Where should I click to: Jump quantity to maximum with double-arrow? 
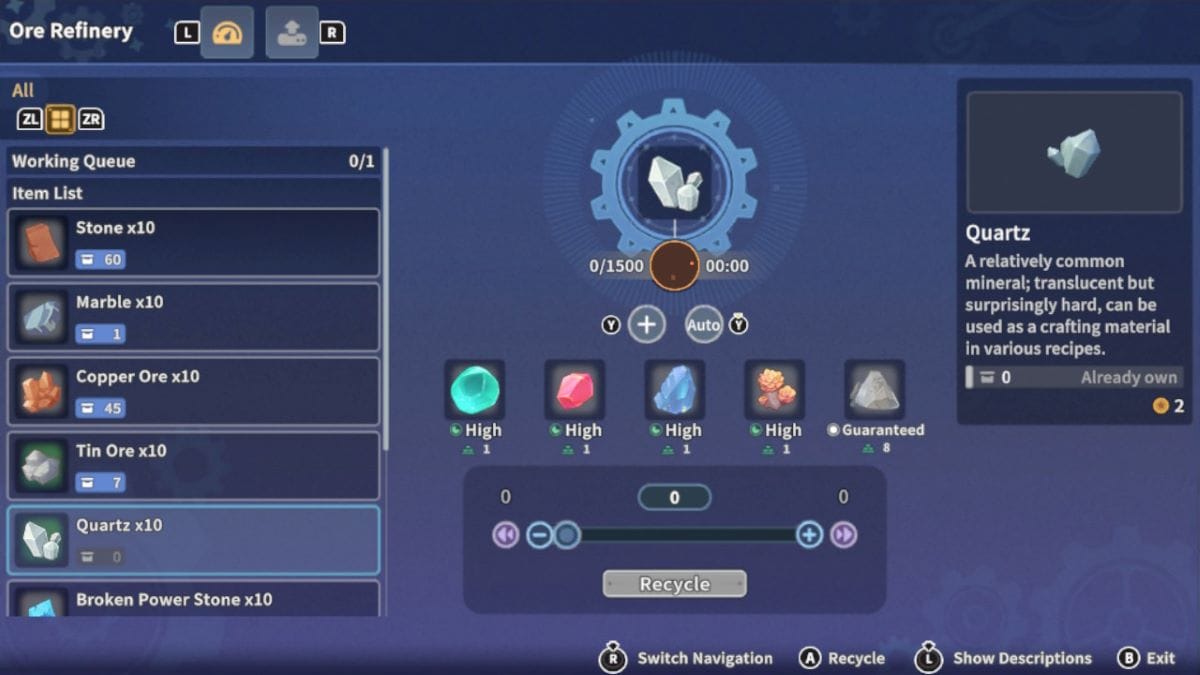click(x=844, y=535)
